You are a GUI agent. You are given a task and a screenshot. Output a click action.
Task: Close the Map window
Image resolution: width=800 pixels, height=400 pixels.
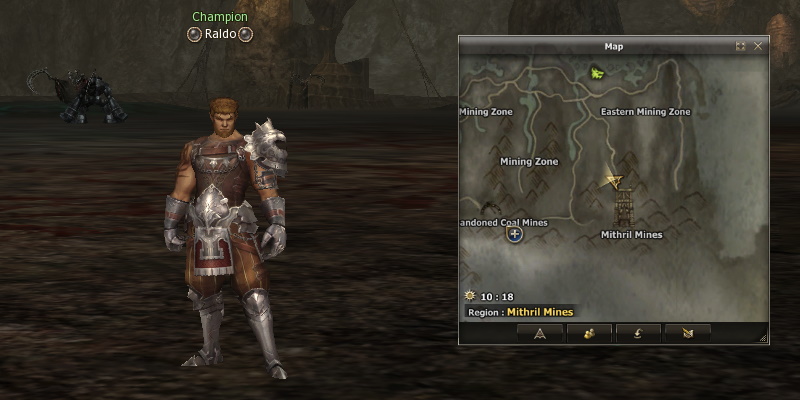[x=758, y=46]
